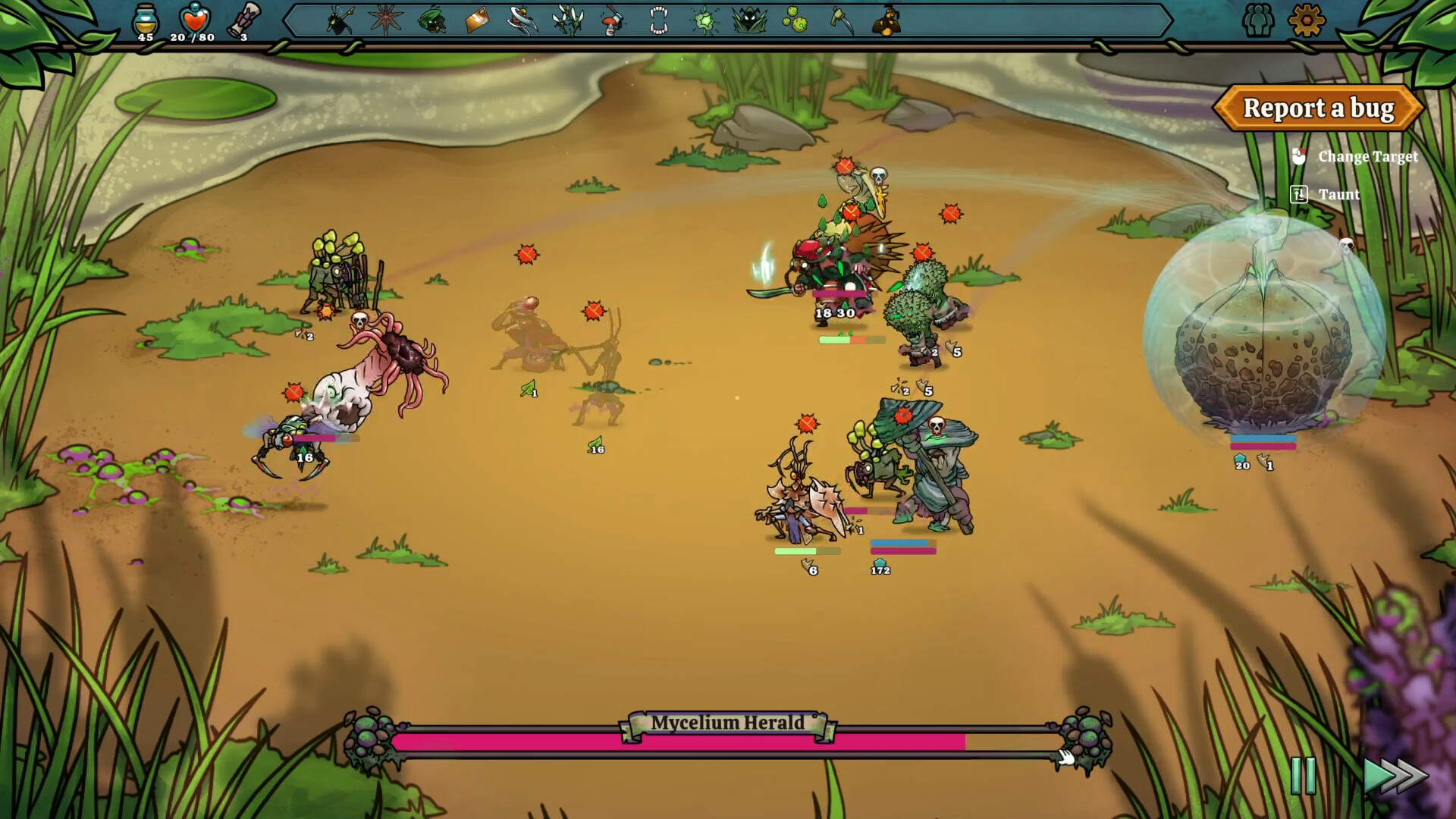Inspect the red spiky star relic
The width and height of the screenshot is (1456, 819).
point(386,20)
